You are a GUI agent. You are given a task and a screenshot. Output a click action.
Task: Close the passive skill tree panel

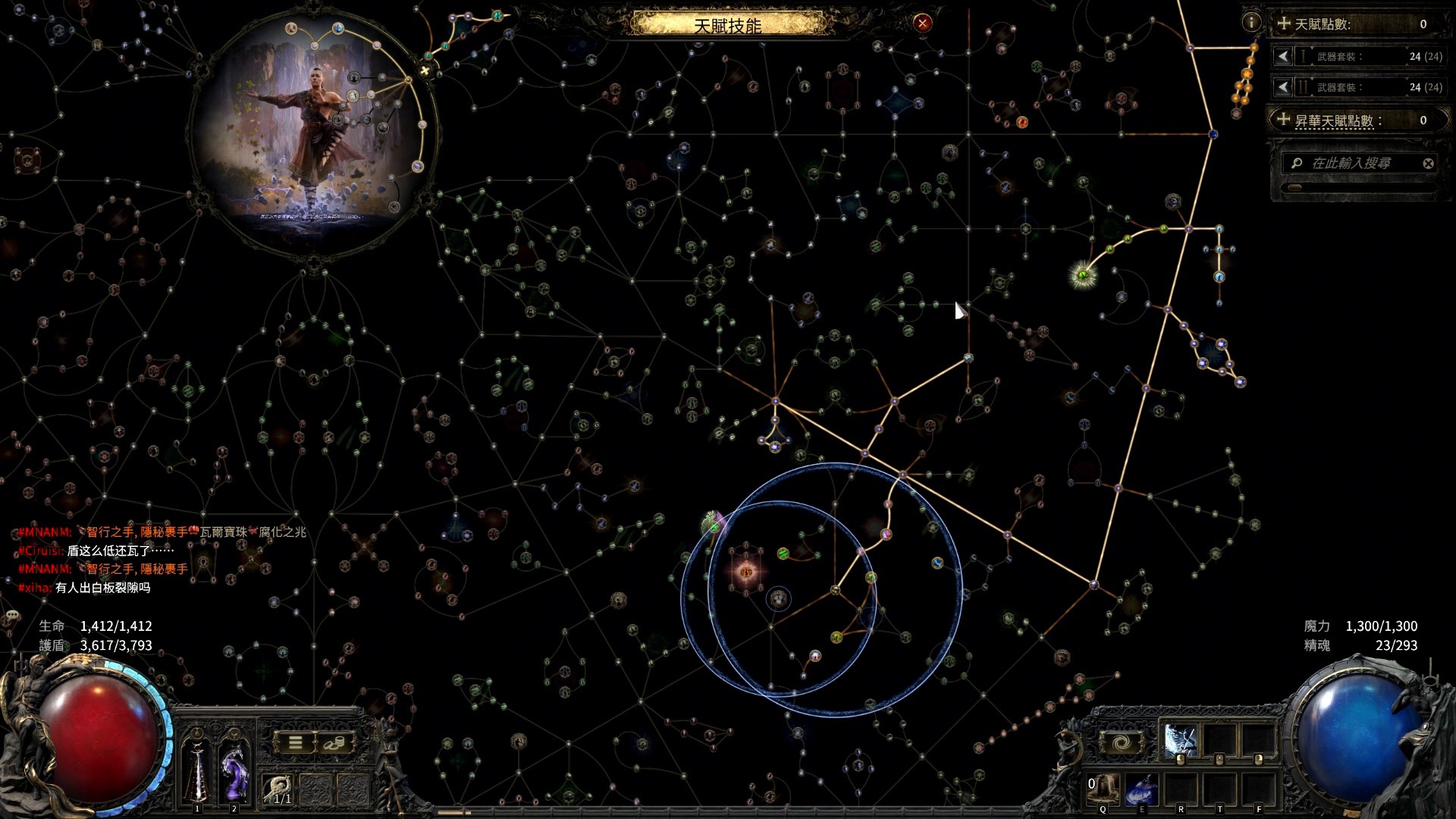[x=922, y=23]
